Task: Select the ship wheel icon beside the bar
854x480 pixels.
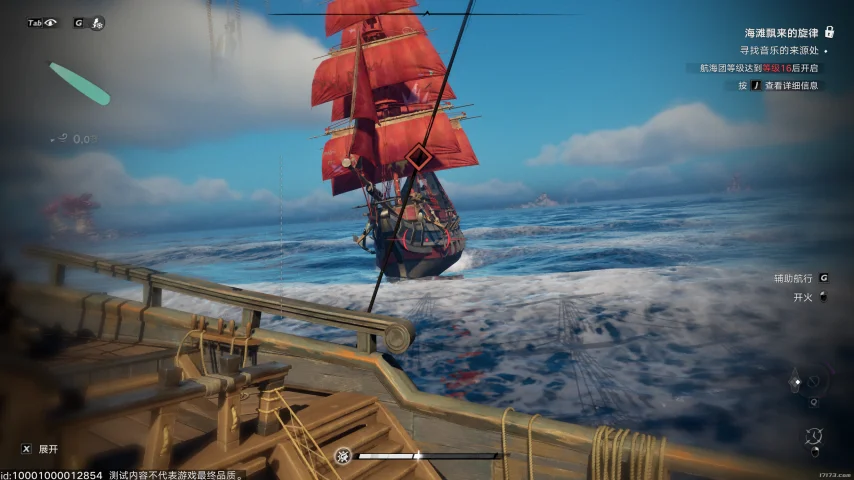Action: coord(343,455)
